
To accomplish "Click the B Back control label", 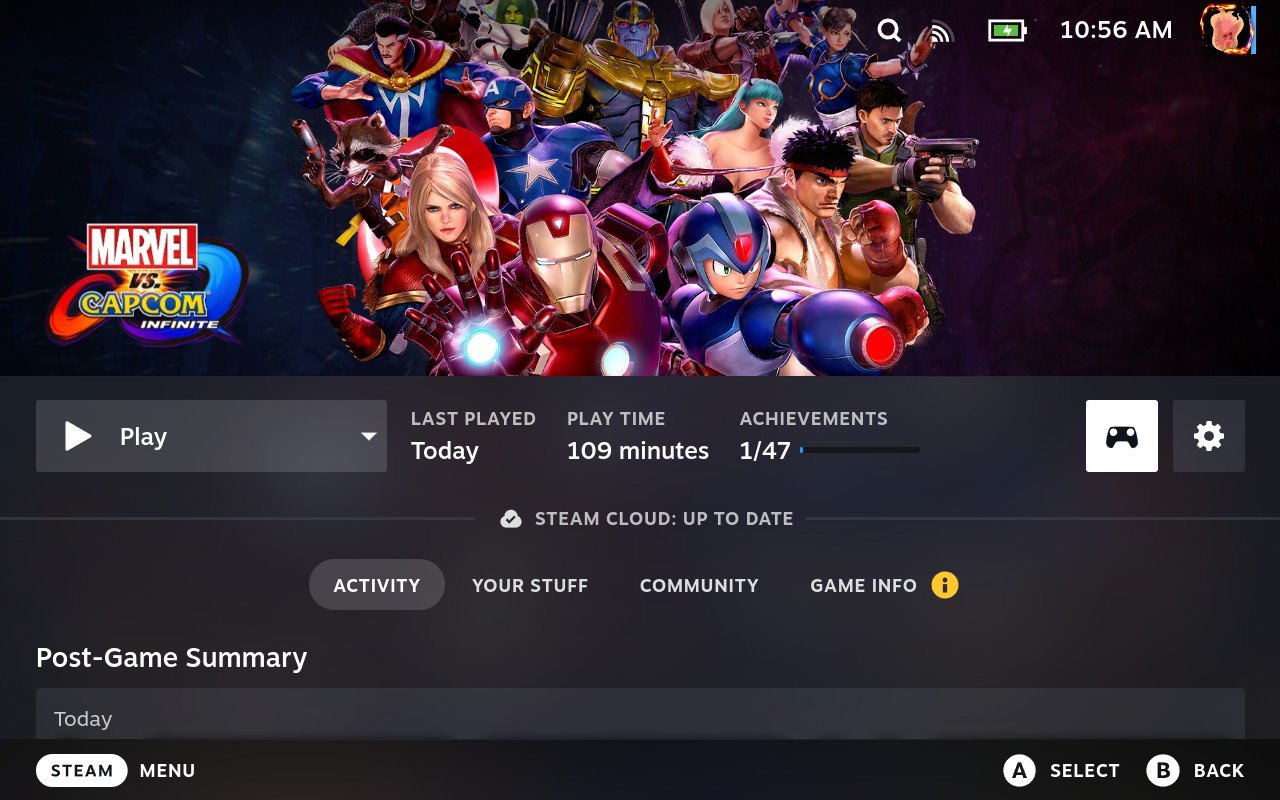I will [x=1196, y=770].
